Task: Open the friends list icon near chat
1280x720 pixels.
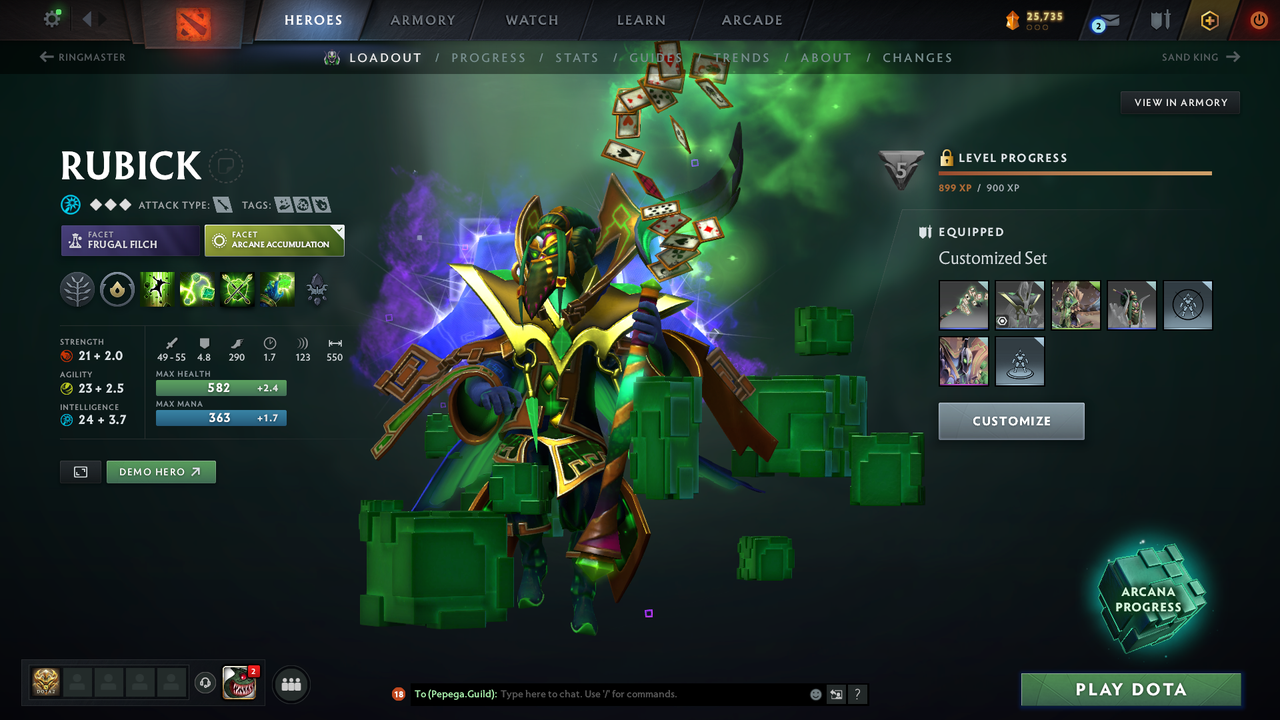Action: point(290,683)
